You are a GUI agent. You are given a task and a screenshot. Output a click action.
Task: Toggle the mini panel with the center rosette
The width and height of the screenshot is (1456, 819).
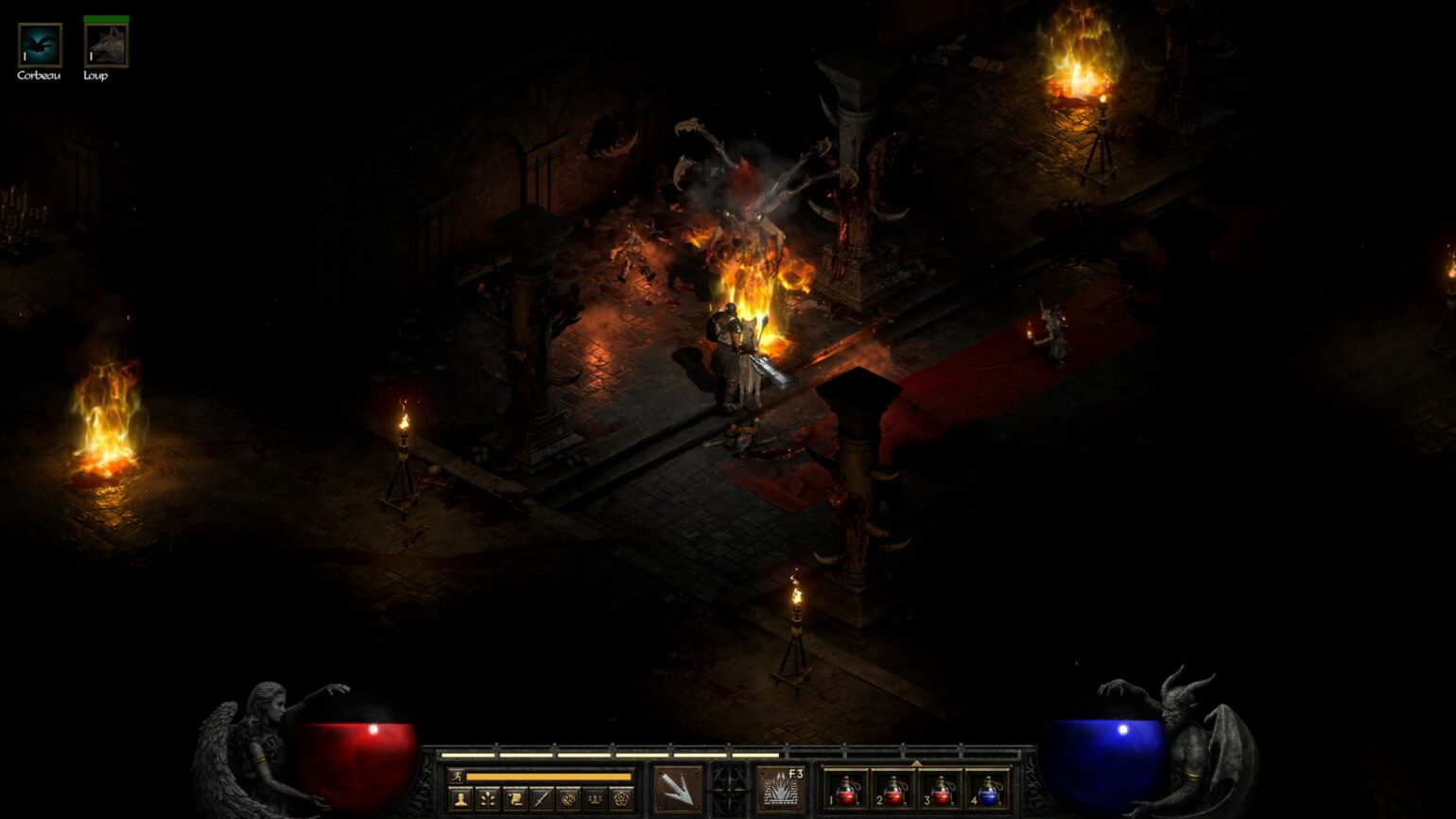tap(728, 788)
